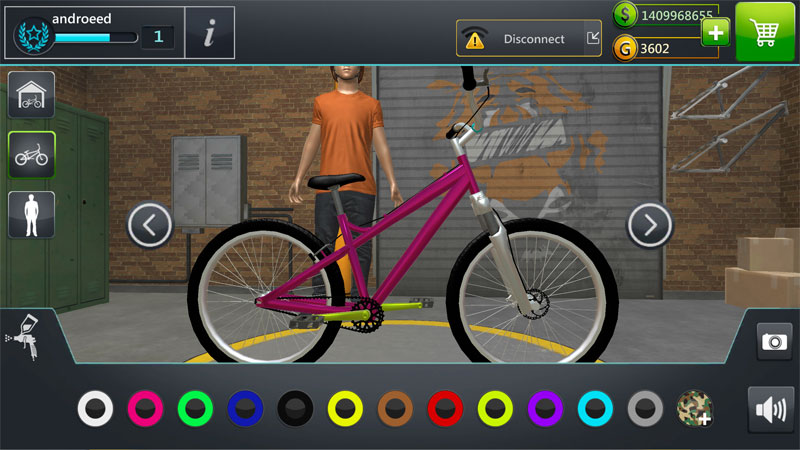Viewport: 800px width, 450px height.
Task: Take a screenshot with the camera button
Action: 774,341
